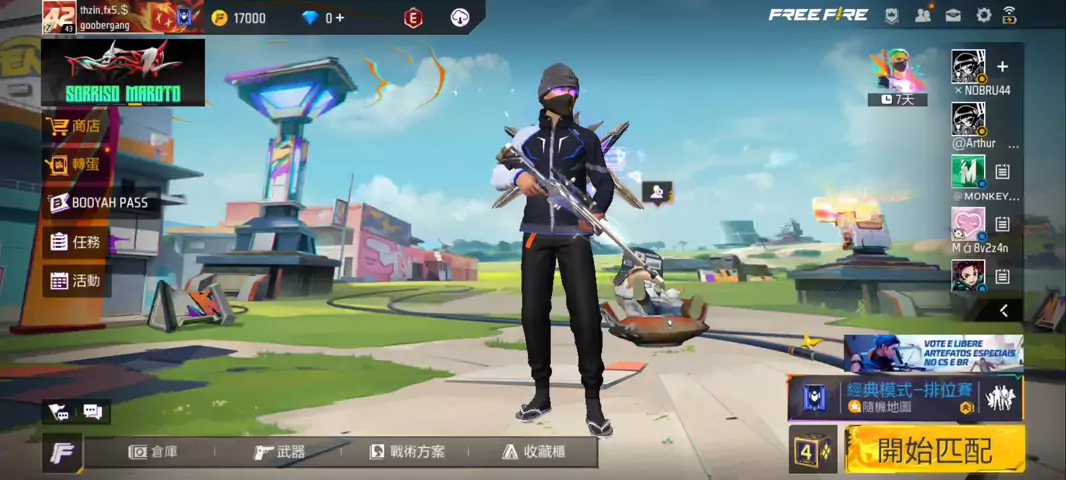Open the 活動 events menu
Viewport: 1066px width, 480px height.
[x=75, y=280]
